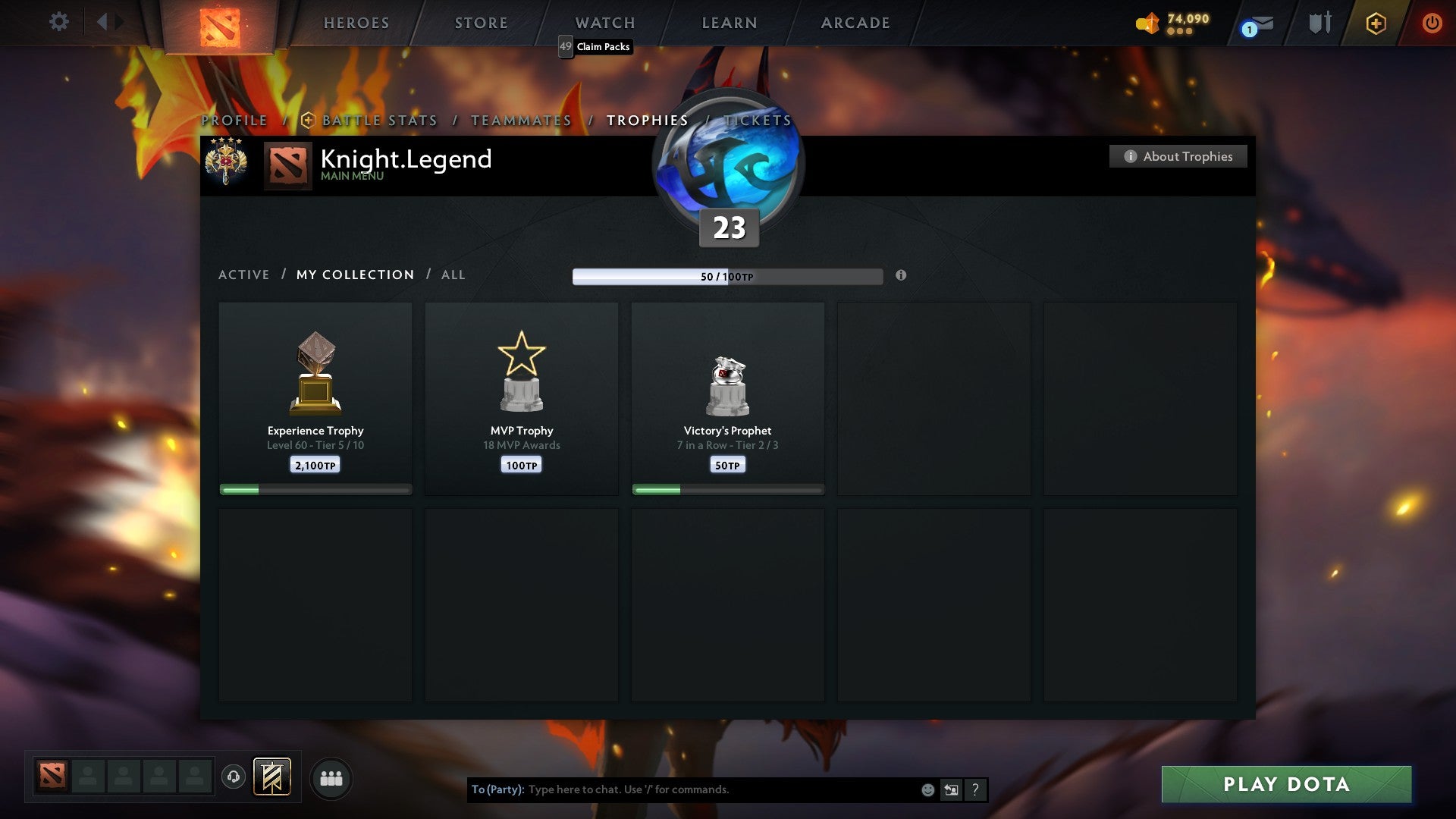The image size is (1456, 819).
Task: Switch to the ACTIVE trophies filter
Action: point(243,275)
